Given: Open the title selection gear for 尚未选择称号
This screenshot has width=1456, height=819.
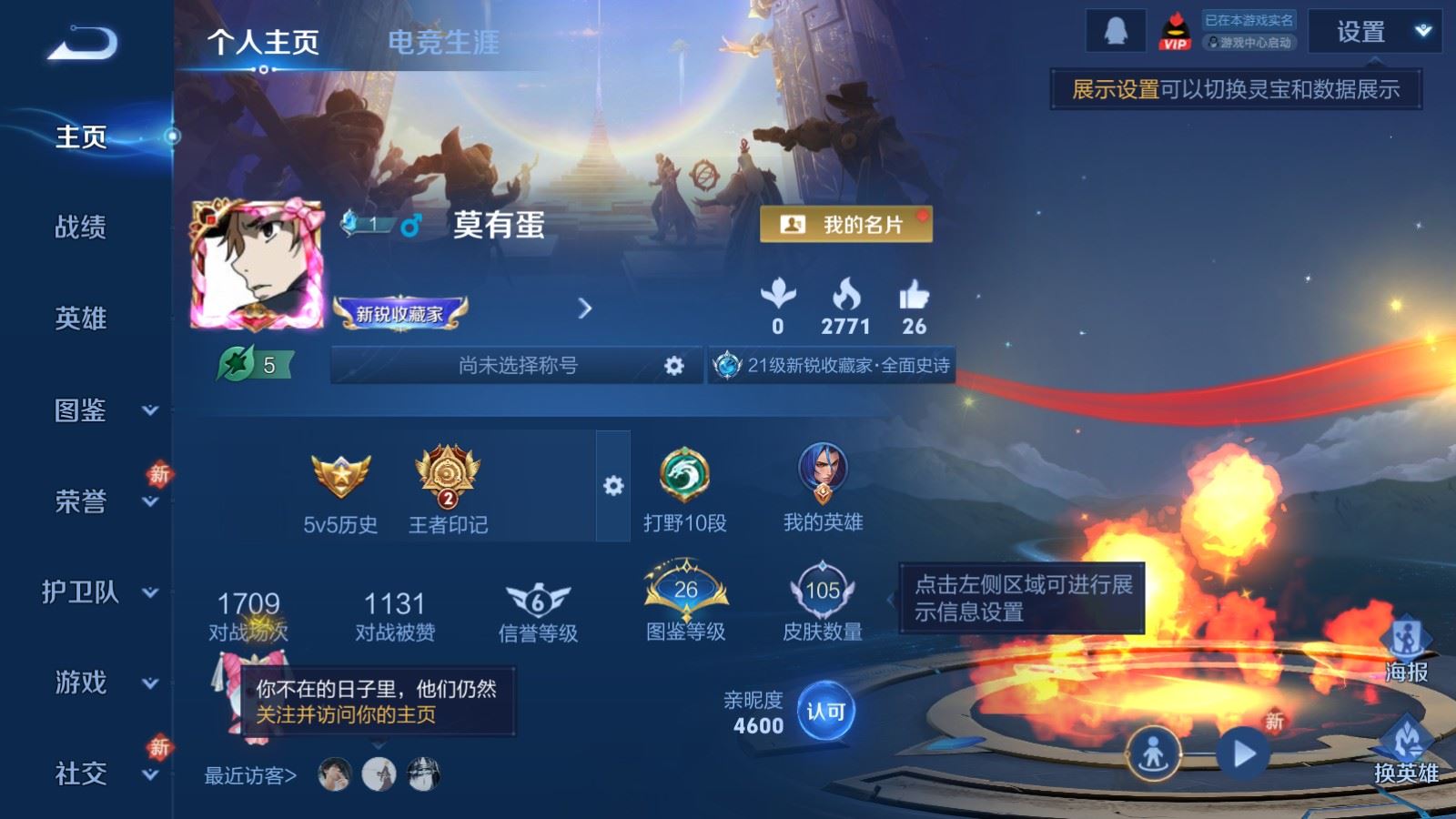Looking at the screenshot, I should point(673,366).
